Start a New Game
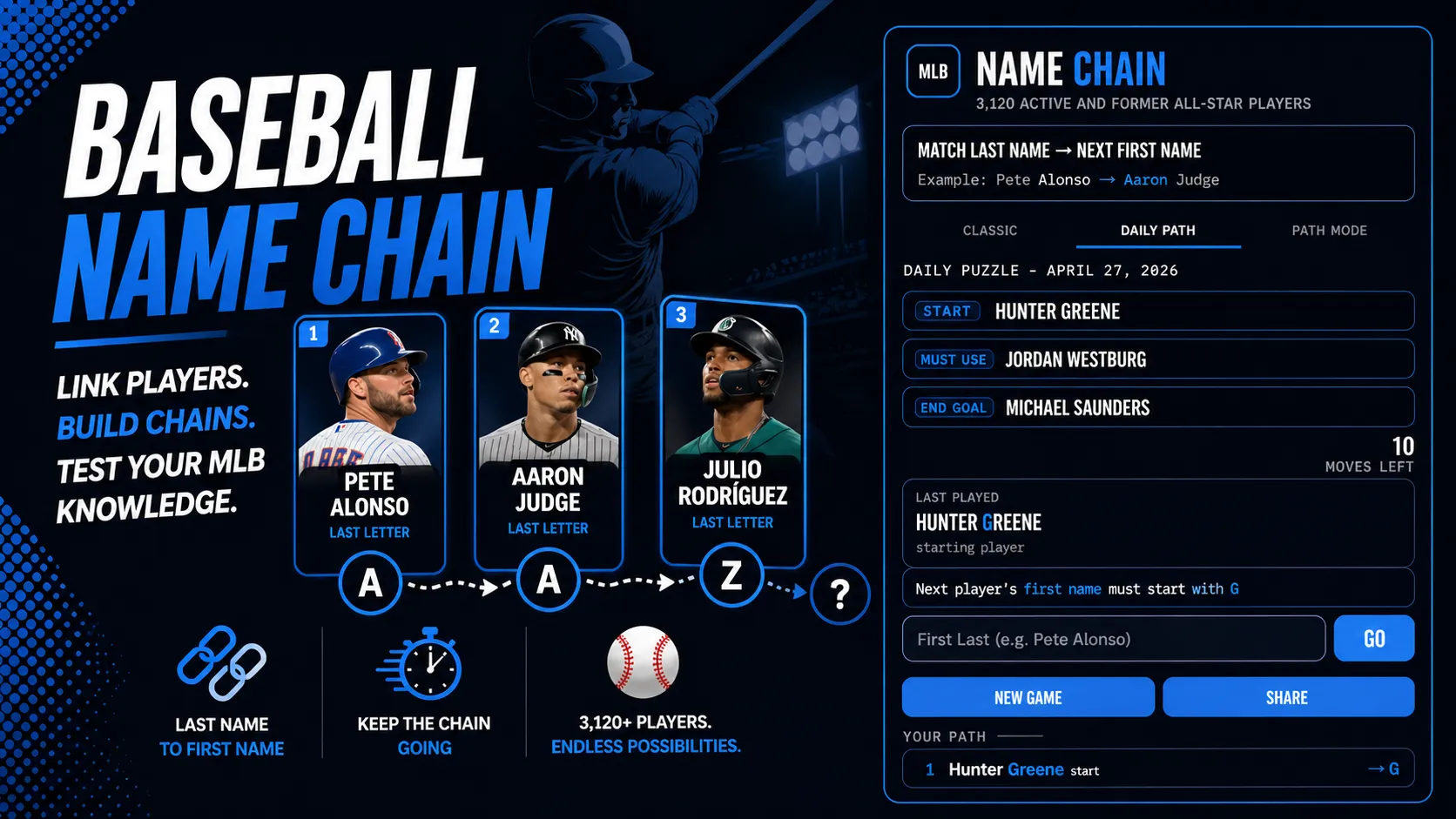 tap(1028, 697)
